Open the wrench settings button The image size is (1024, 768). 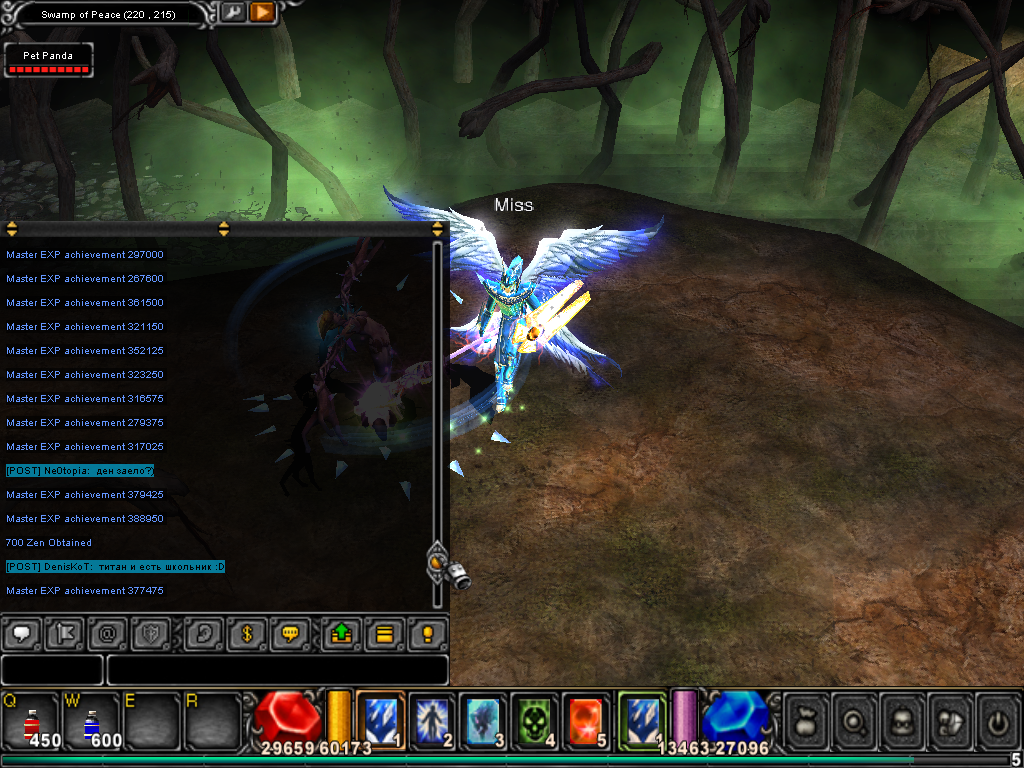tap(232, 13)
